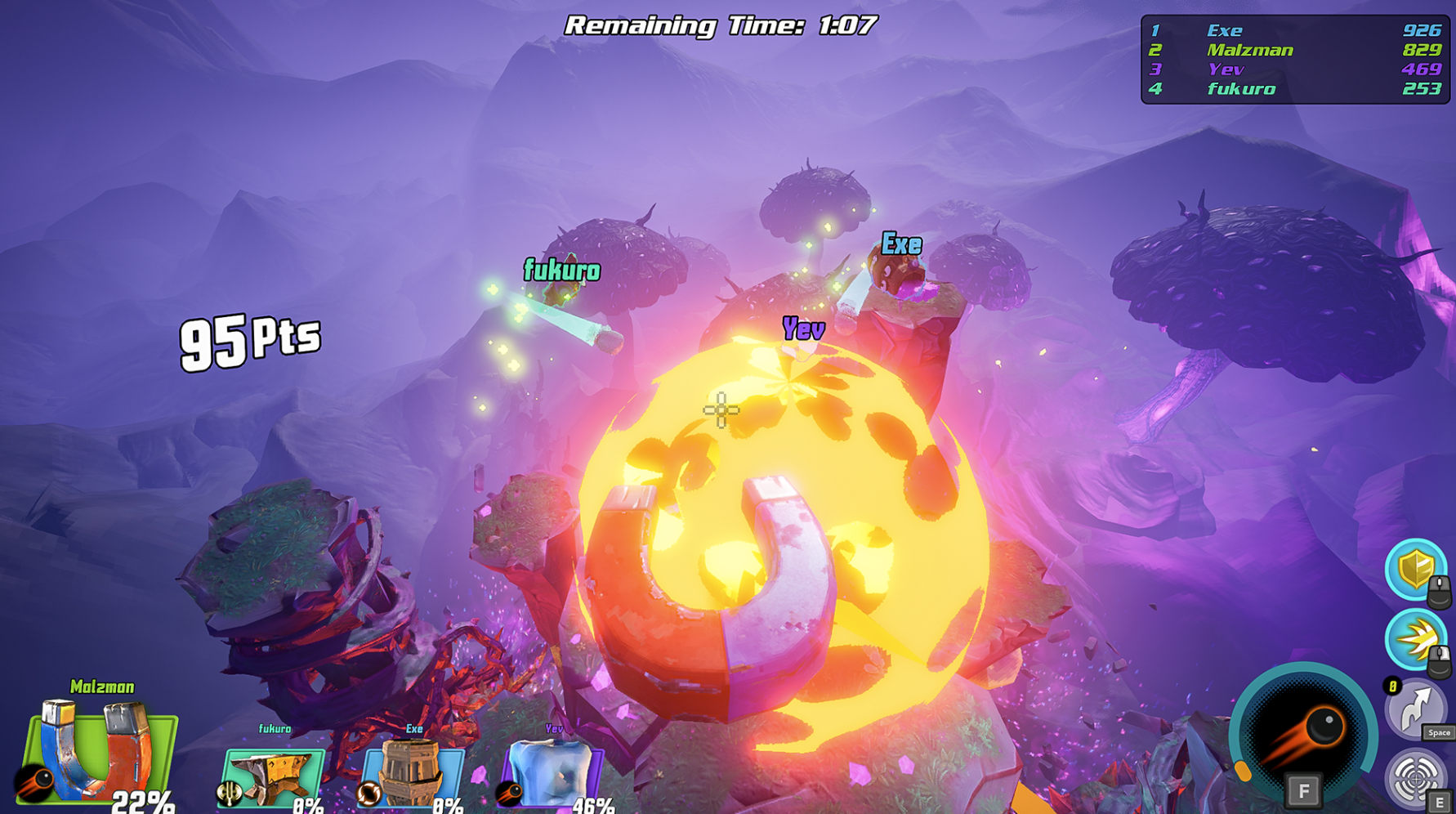Click Malzman's row in the scoreboard
The image size is (1456, 814).
click(1295, 50)
